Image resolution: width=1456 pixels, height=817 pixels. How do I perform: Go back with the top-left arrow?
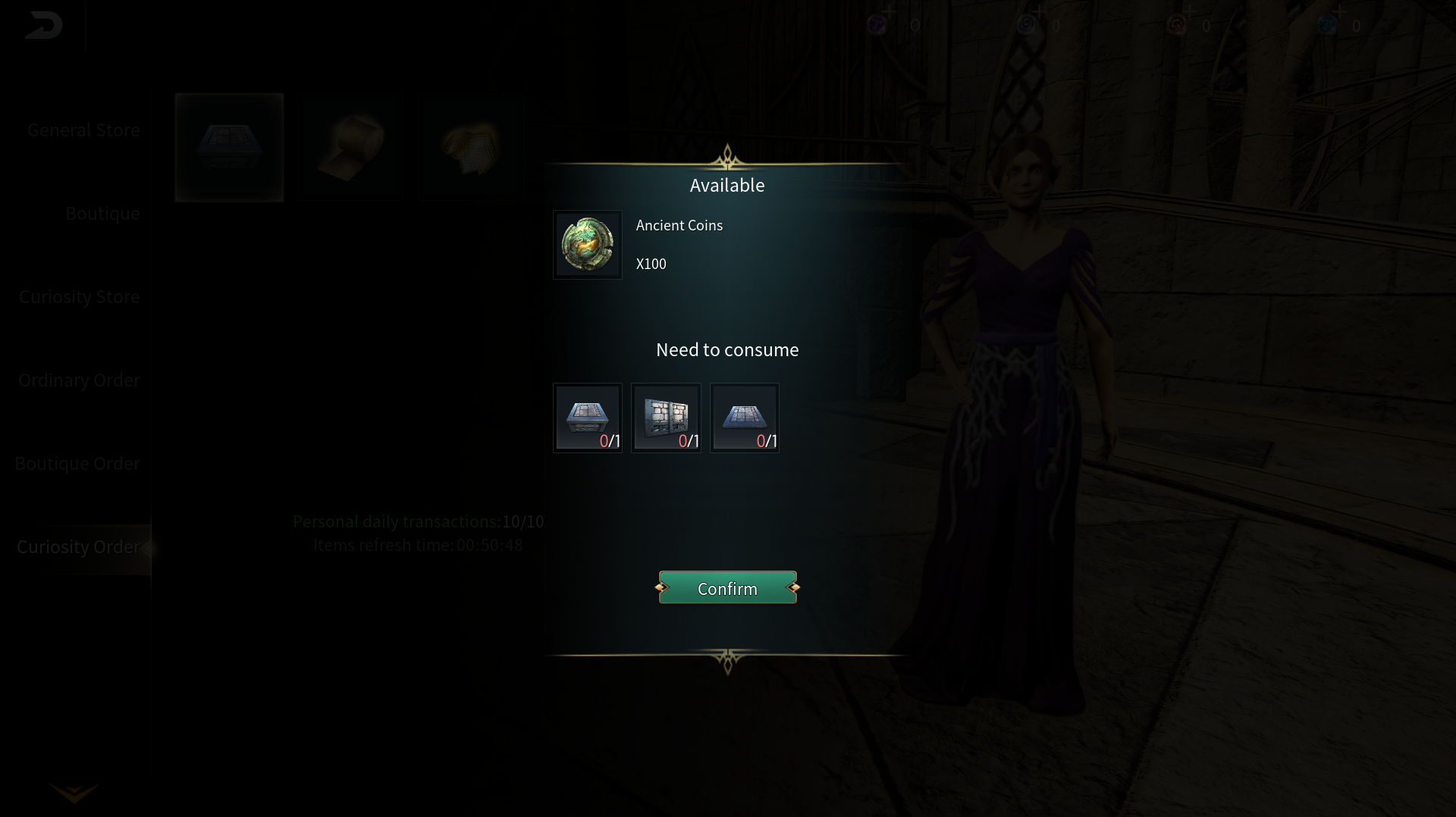pyautogui.click(x=43, y=26)
